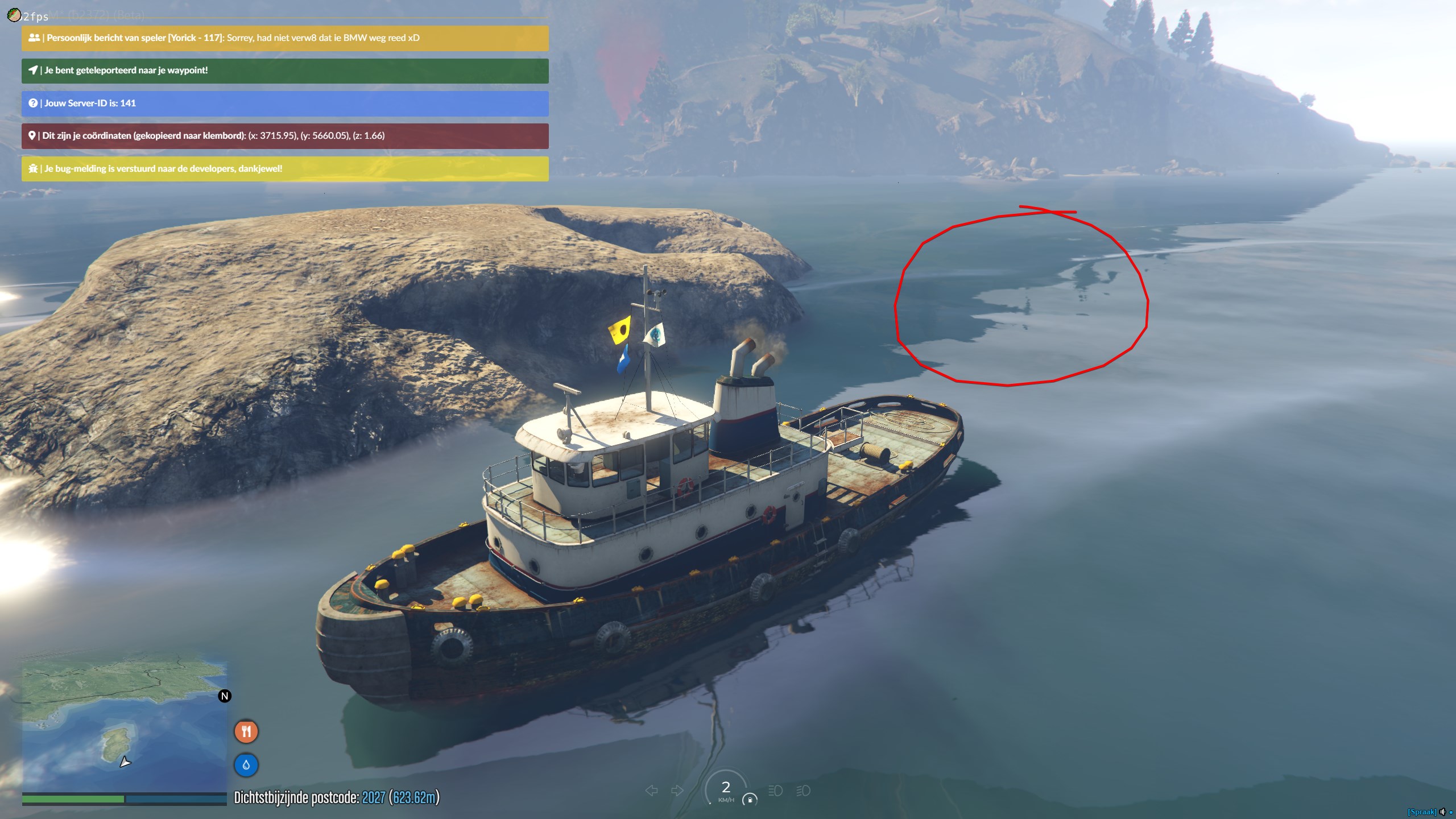Select the blue Server-ID notification

pyautogui.click(x=285, y=104)
